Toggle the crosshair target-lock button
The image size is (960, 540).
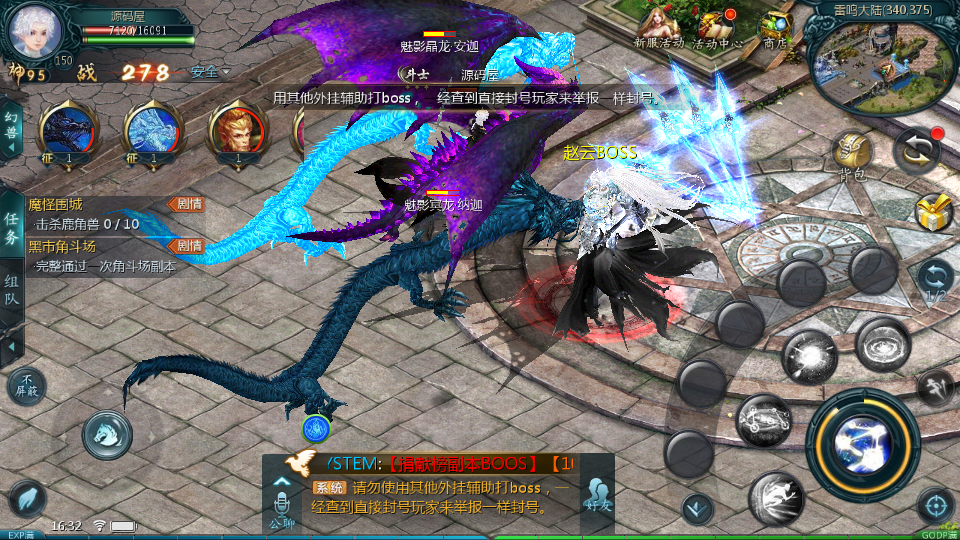point(935,505)
